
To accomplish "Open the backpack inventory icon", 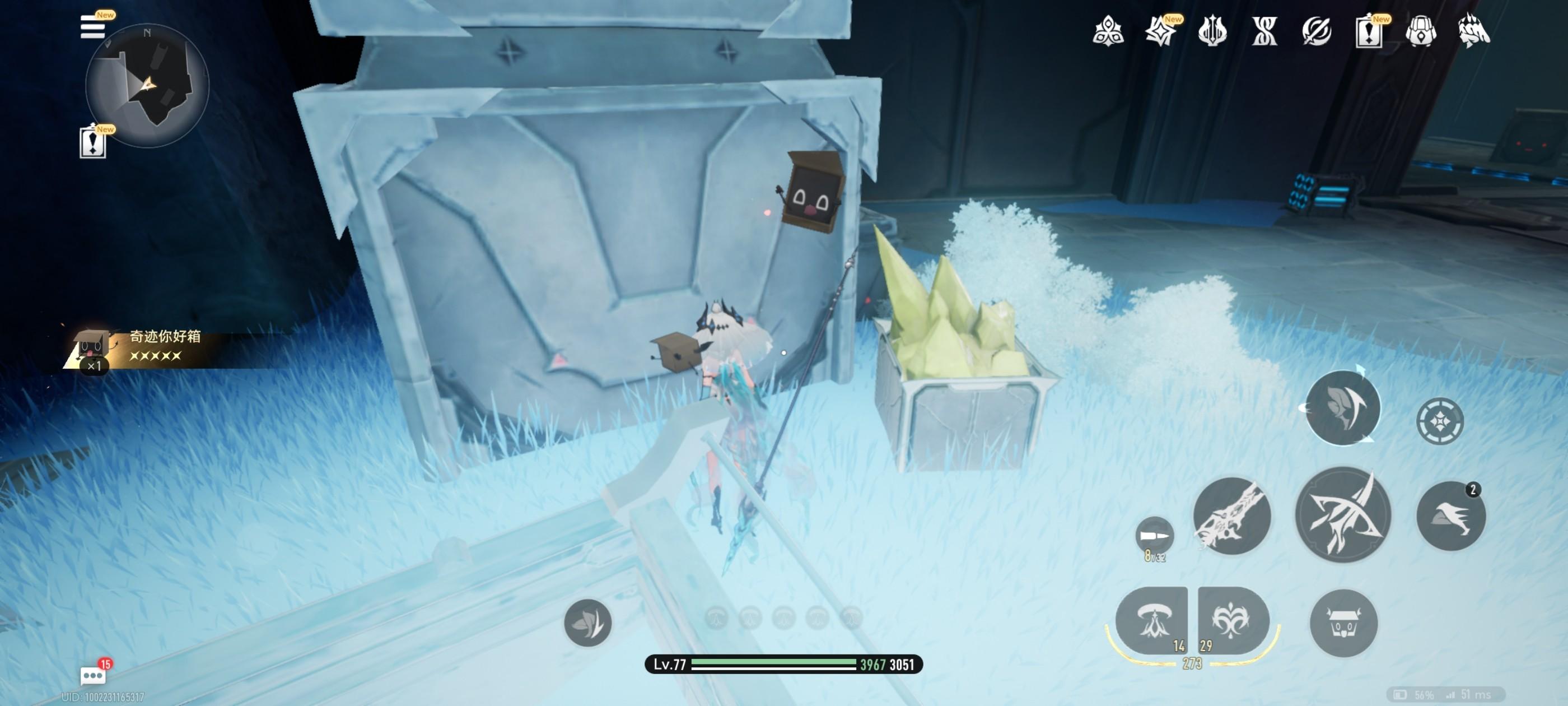I will click(1421, 32).
